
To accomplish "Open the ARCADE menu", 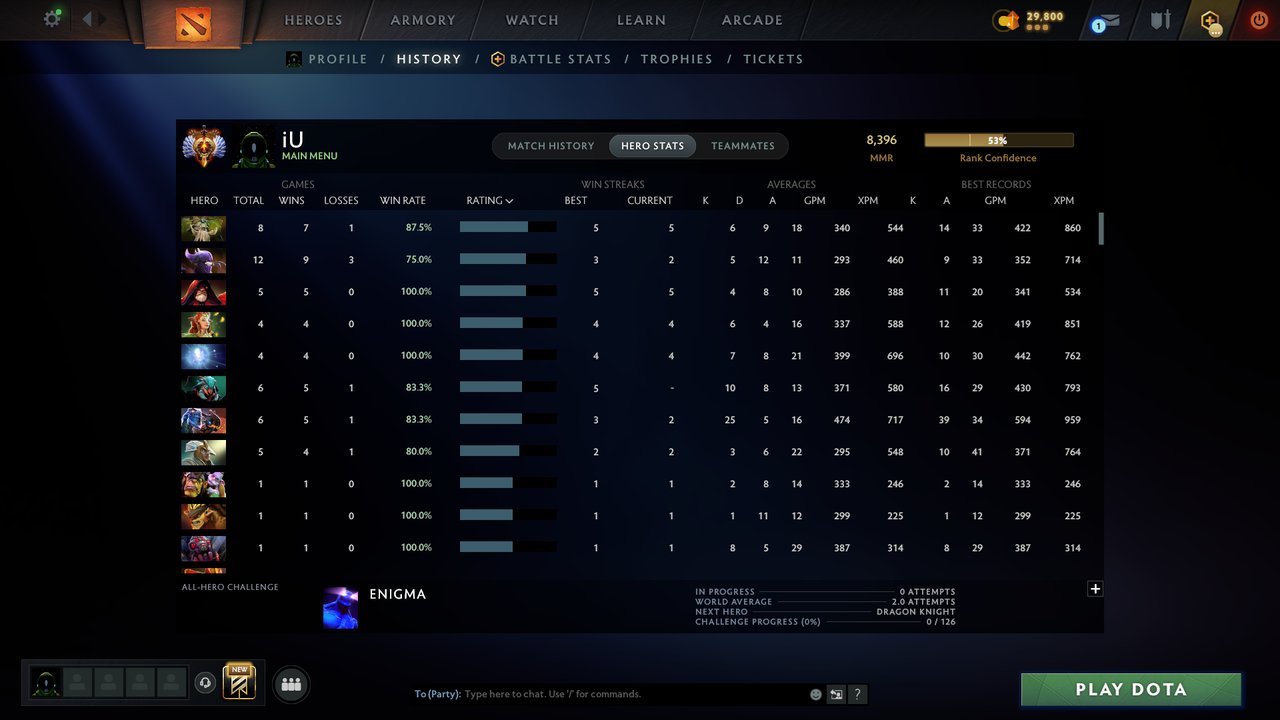I will click(751, 19).
